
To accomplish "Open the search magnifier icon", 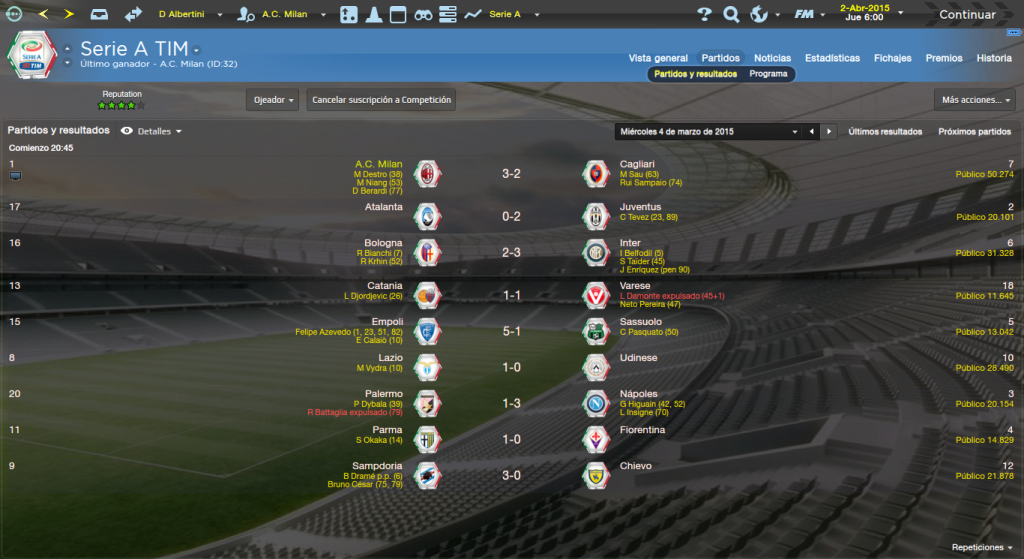I will 731,15.
